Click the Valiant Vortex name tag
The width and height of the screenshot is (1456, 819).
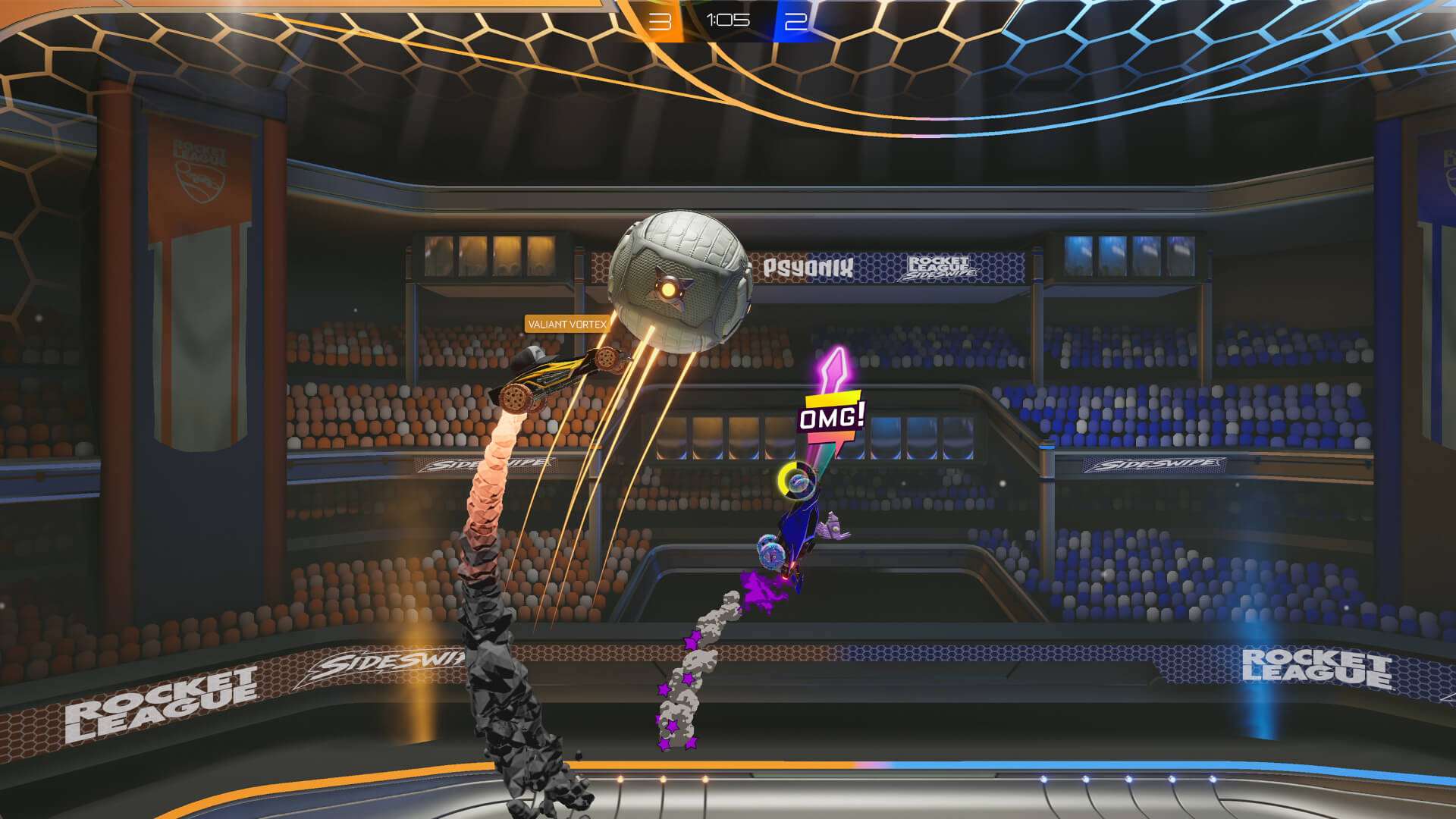[568, 322]
